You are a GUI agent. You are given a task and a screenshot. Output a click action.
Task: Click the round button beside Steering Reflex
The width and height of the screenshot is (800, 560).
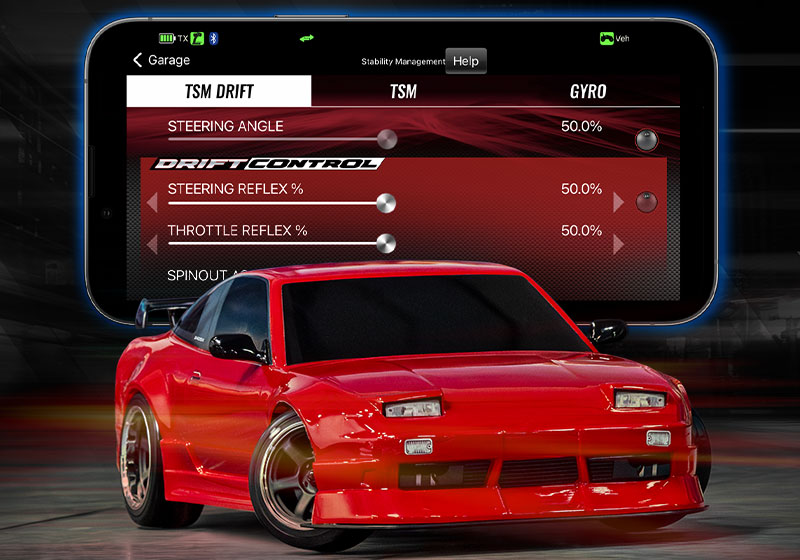pyautogui.click(x=647, y=202)
